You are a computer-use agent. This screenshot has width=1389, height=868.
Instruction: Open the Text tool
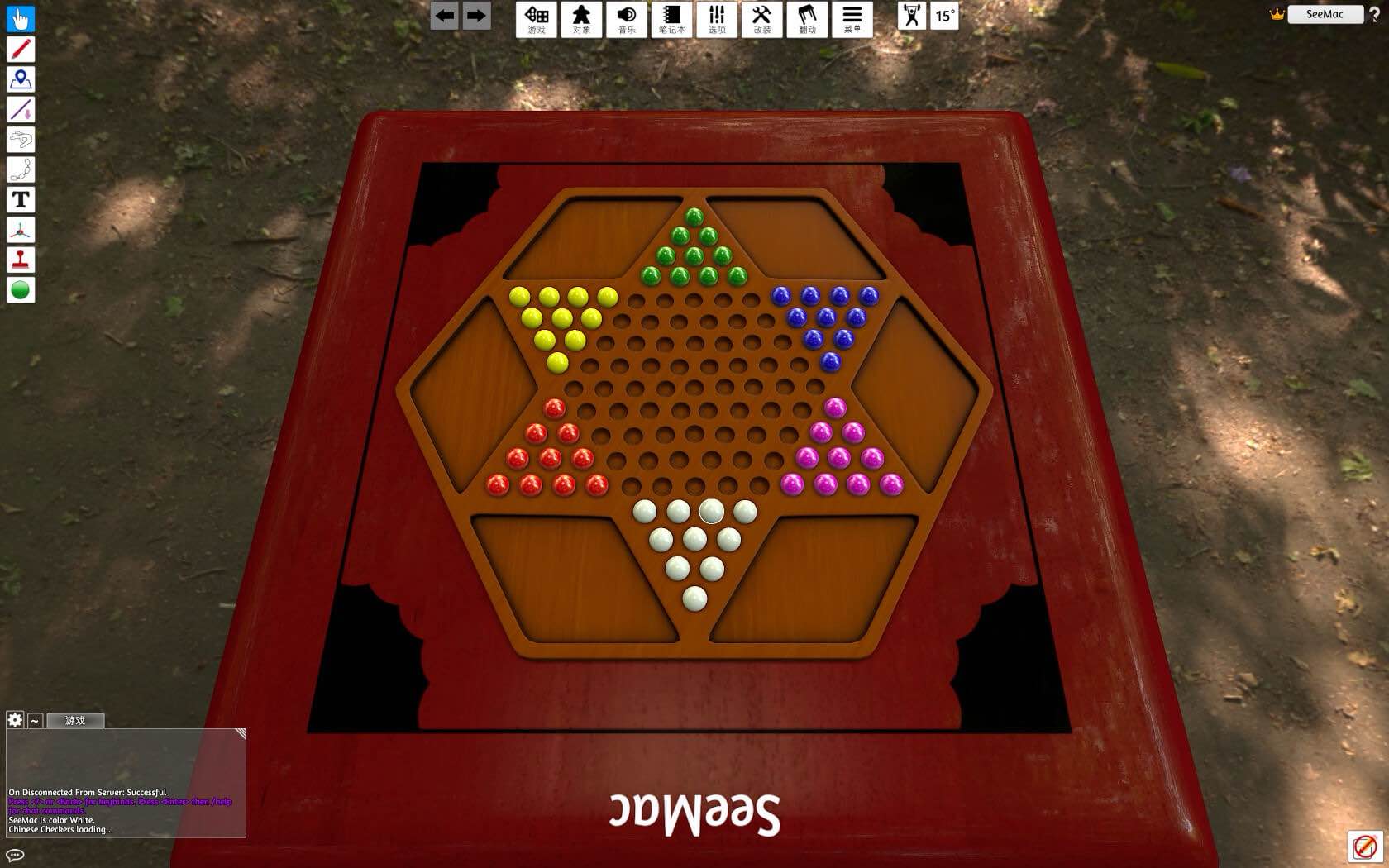[20, 198]
